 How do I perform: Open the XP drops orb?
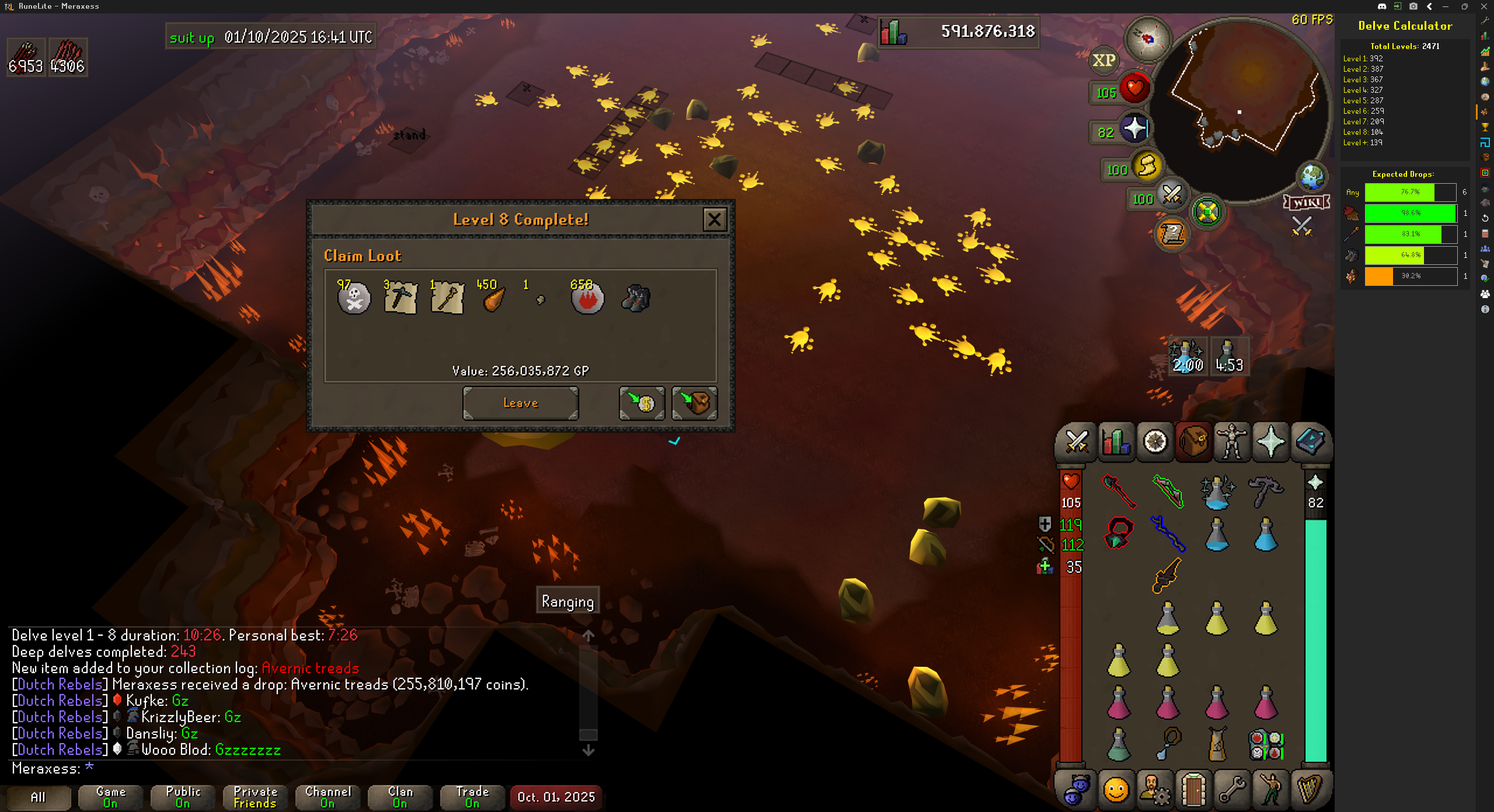click(x=1104, y=61)
